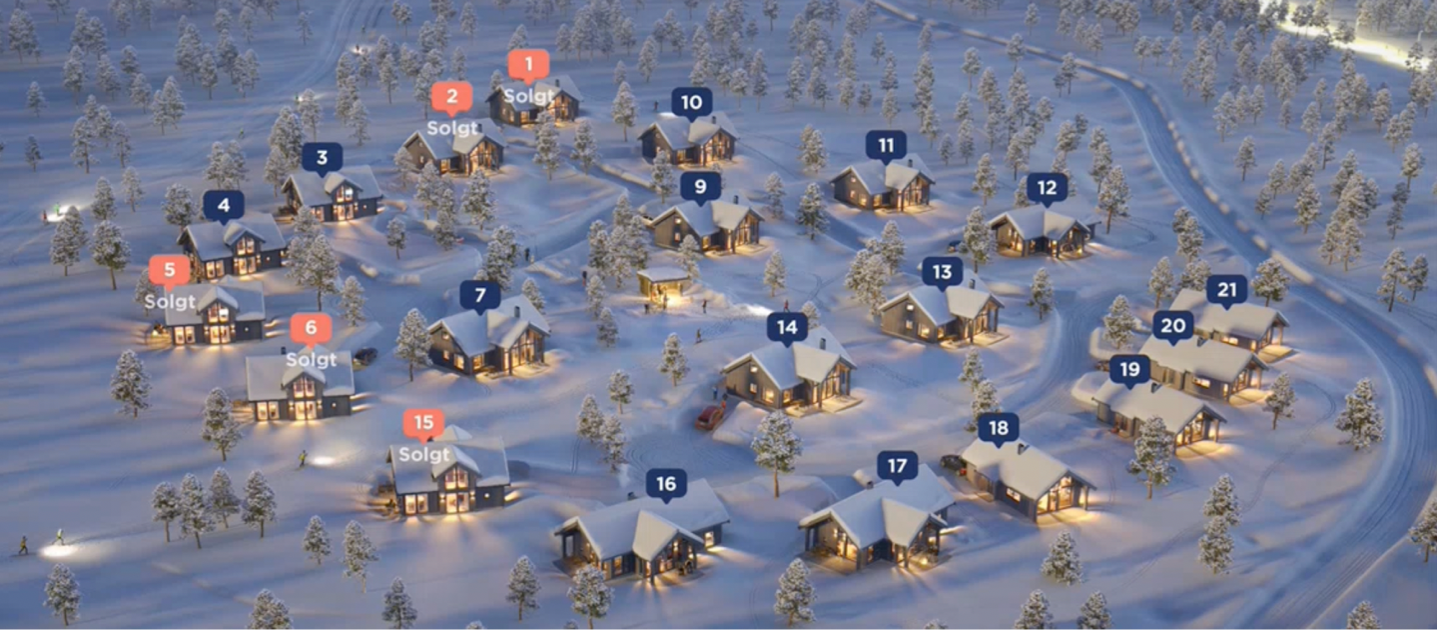
Task: Show details for plot 7
Action: pyautogui.click(x=480, y=295)
